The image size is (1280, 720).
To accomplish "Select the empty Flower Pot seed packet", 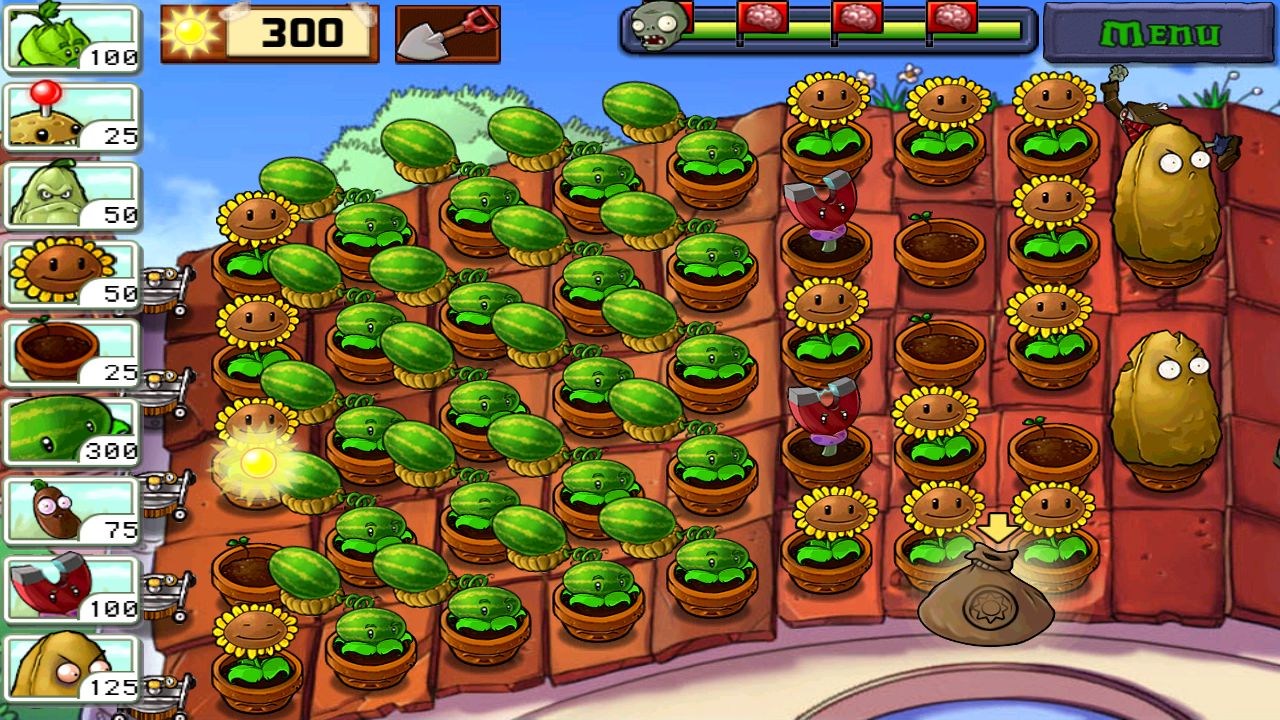I will click(x=70, y=348).
